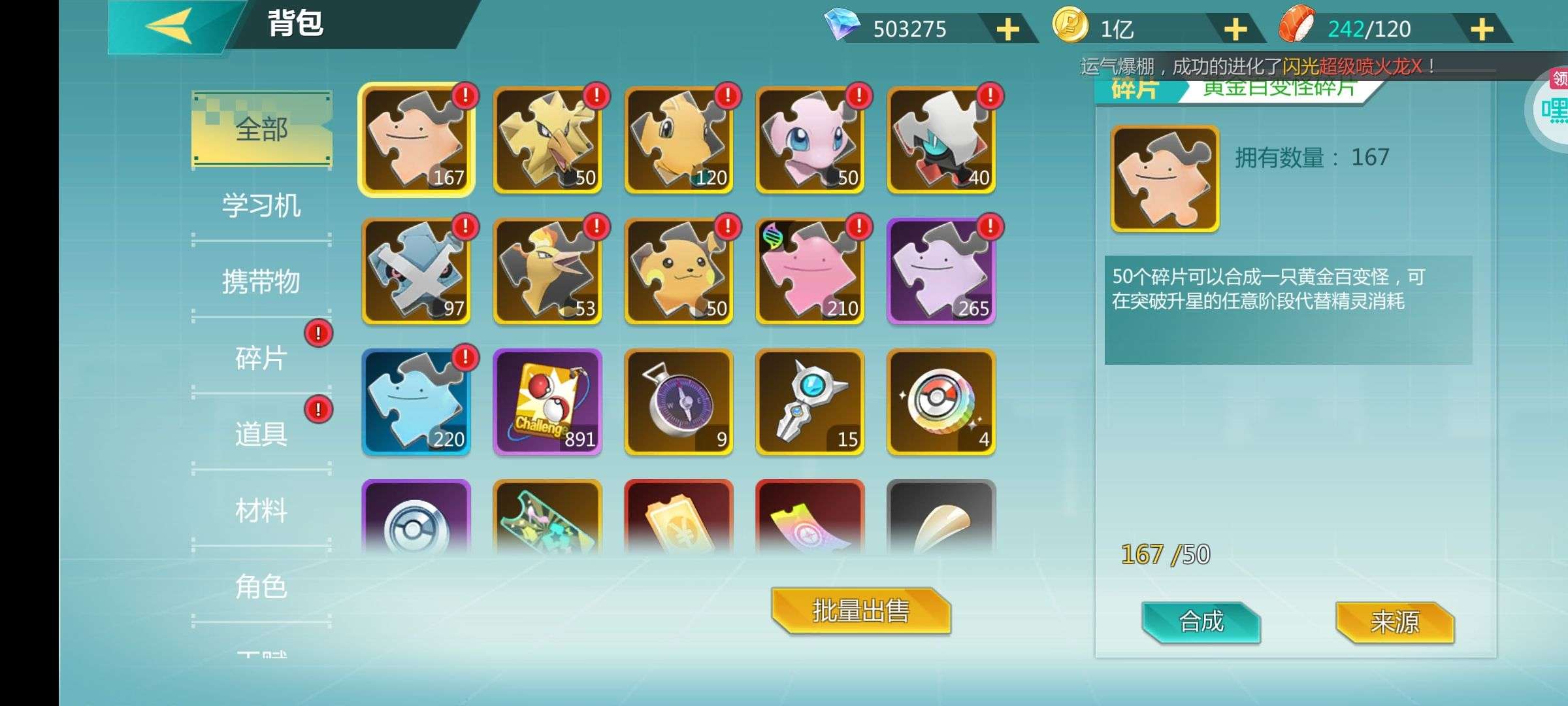
Task: Select the Mew puzzle fragment slot
Action: tap(810, 141)
